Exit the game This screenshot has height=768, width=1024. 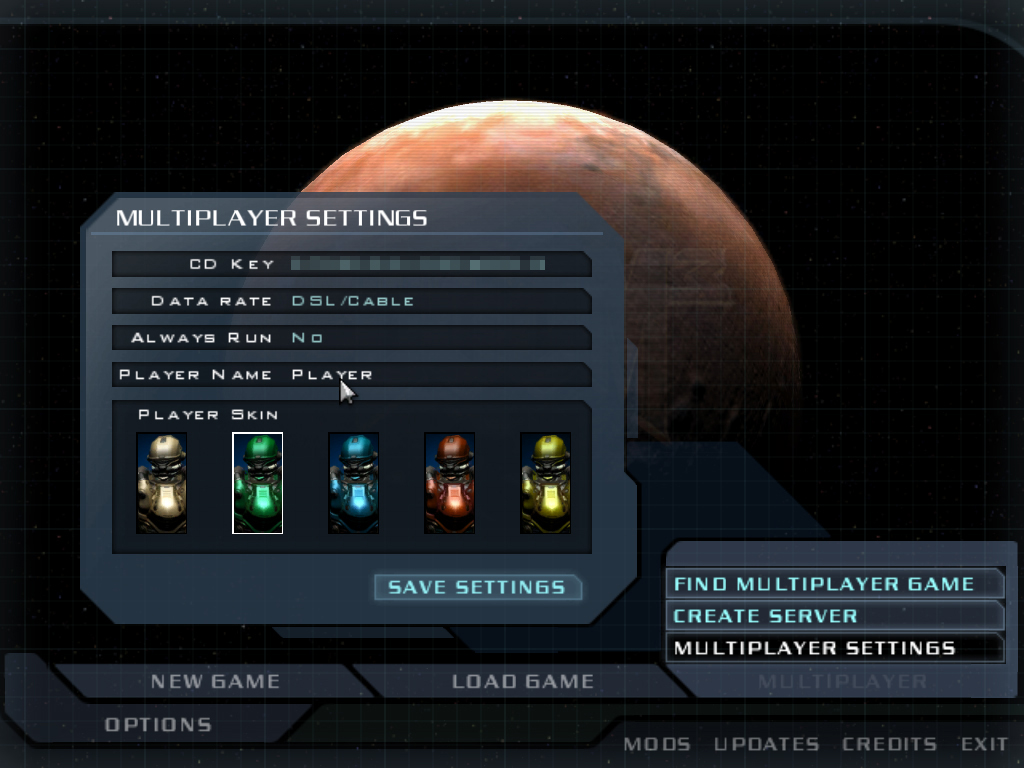[984, 744]
